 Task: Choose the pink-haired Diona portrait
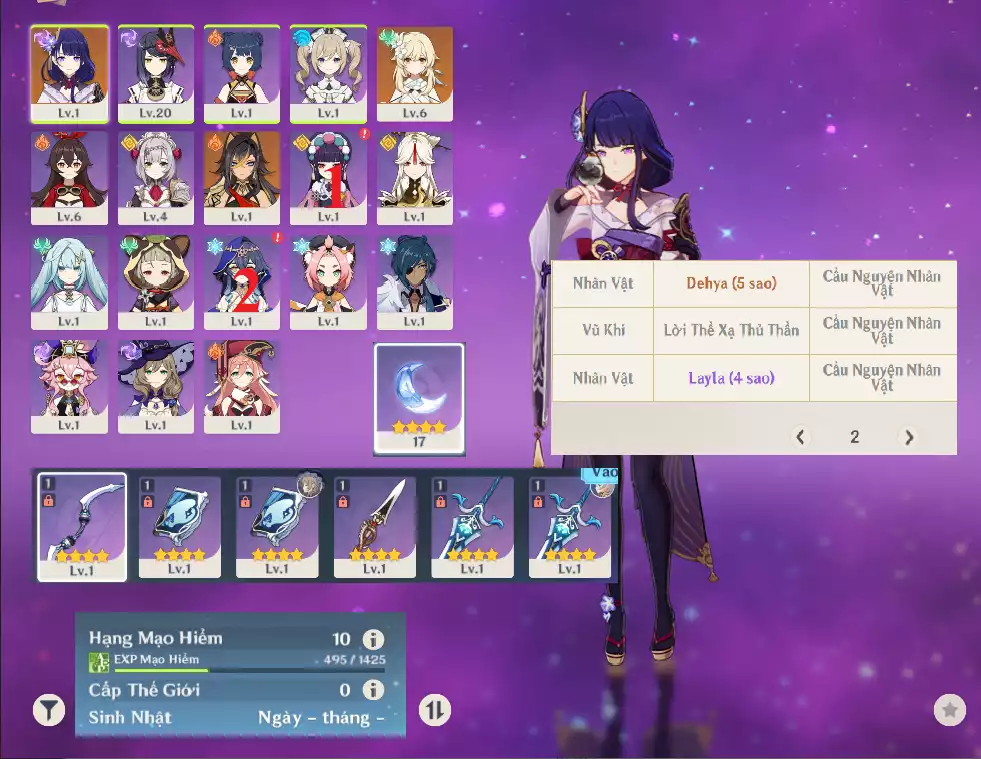[x=328, y=281]
